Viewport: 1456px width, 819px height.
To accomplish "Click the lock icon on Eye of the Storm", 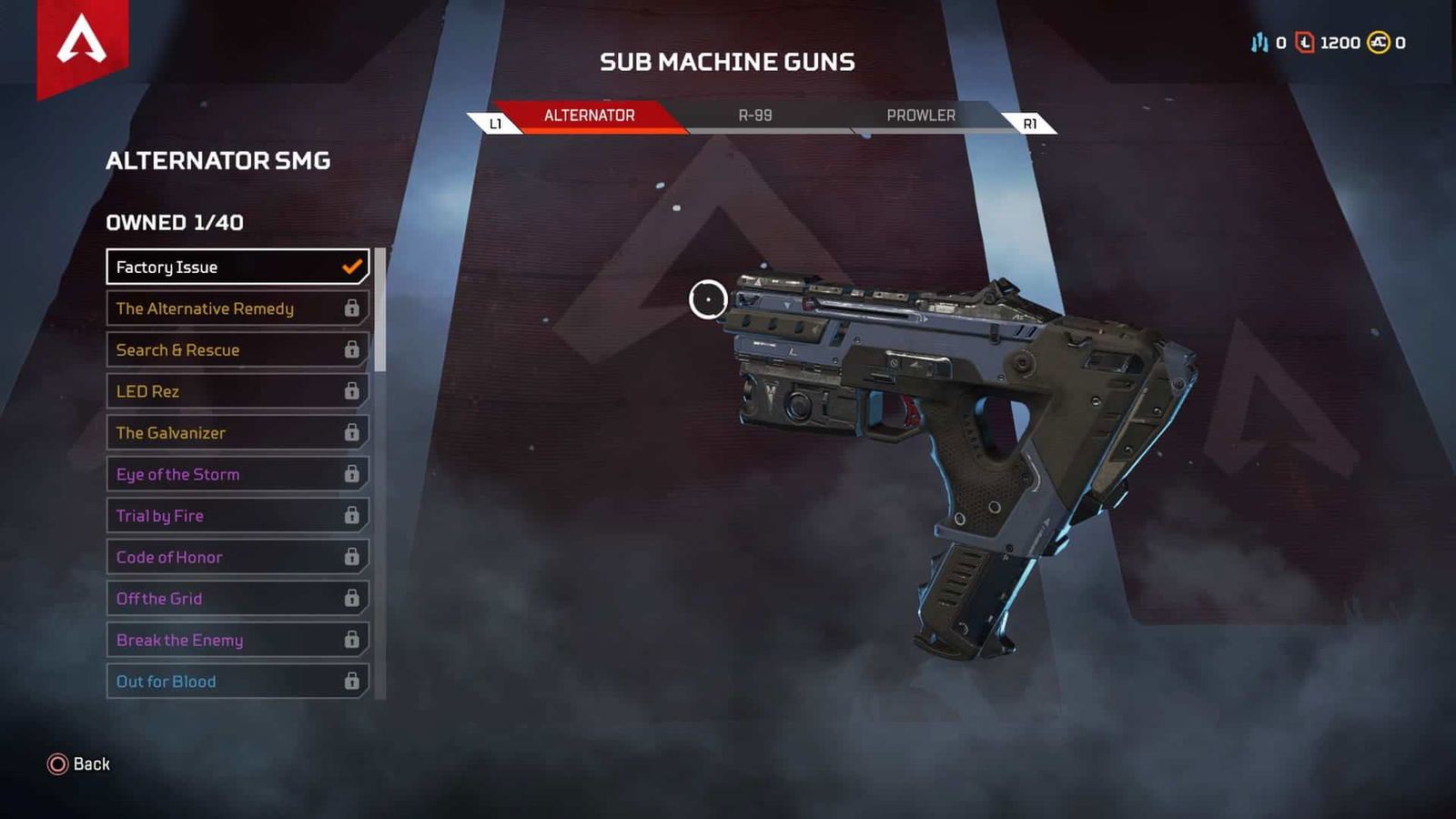I will (350, 474).
